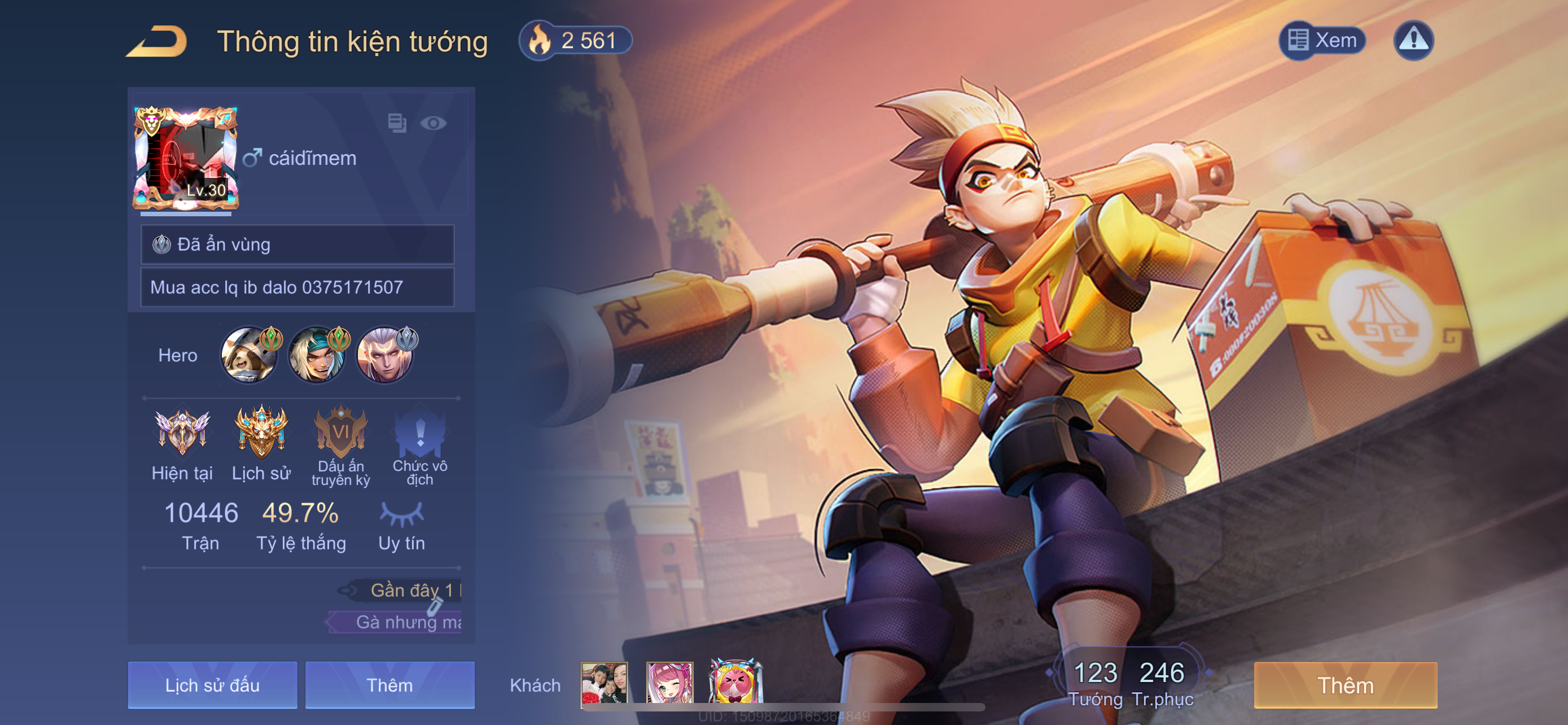Image resolution: width=1568 pixels, height=725 pixels.
Task: Open Lịch sử đấu match history
Action: point(212,685)
